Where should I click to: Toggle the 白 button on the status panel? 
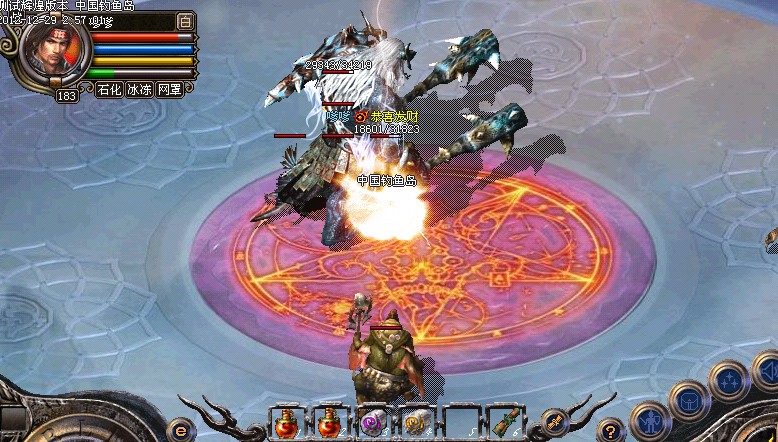click(x=185, y=21)
